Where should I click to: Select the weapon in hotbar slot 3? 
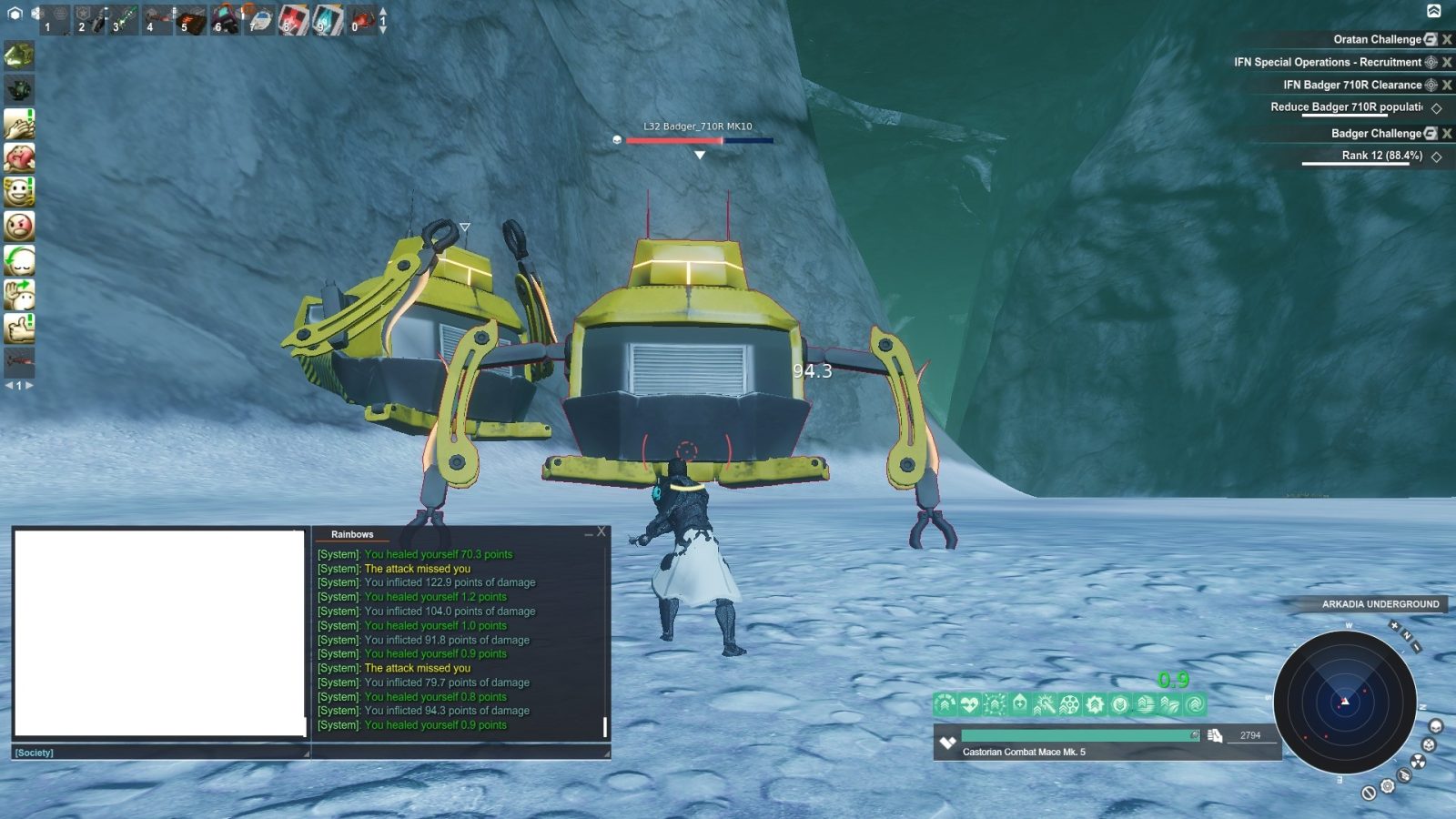click(x=123, y=16)
